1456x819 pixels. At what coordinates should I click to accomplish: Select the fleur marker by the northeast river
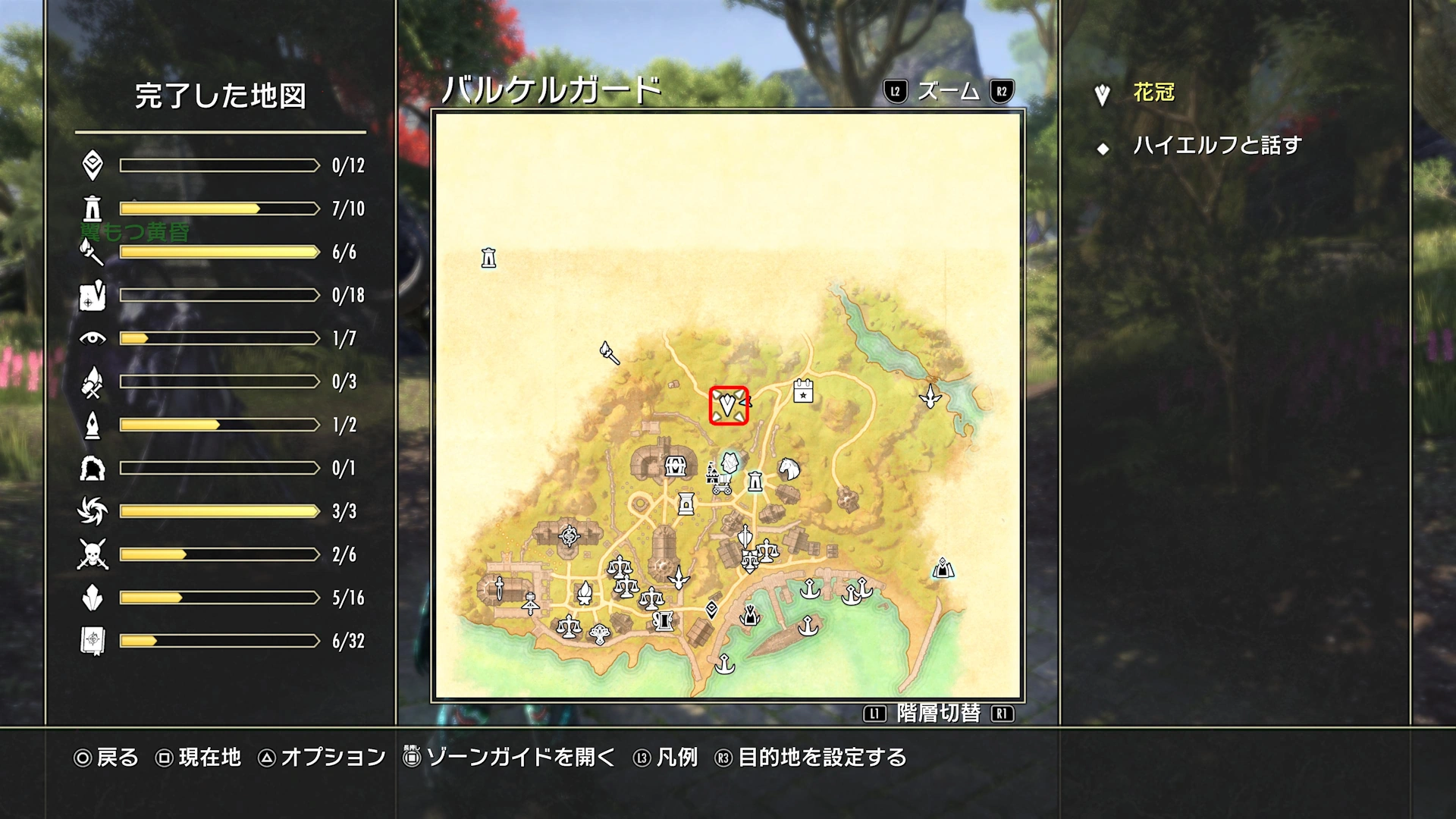point(930,396)
